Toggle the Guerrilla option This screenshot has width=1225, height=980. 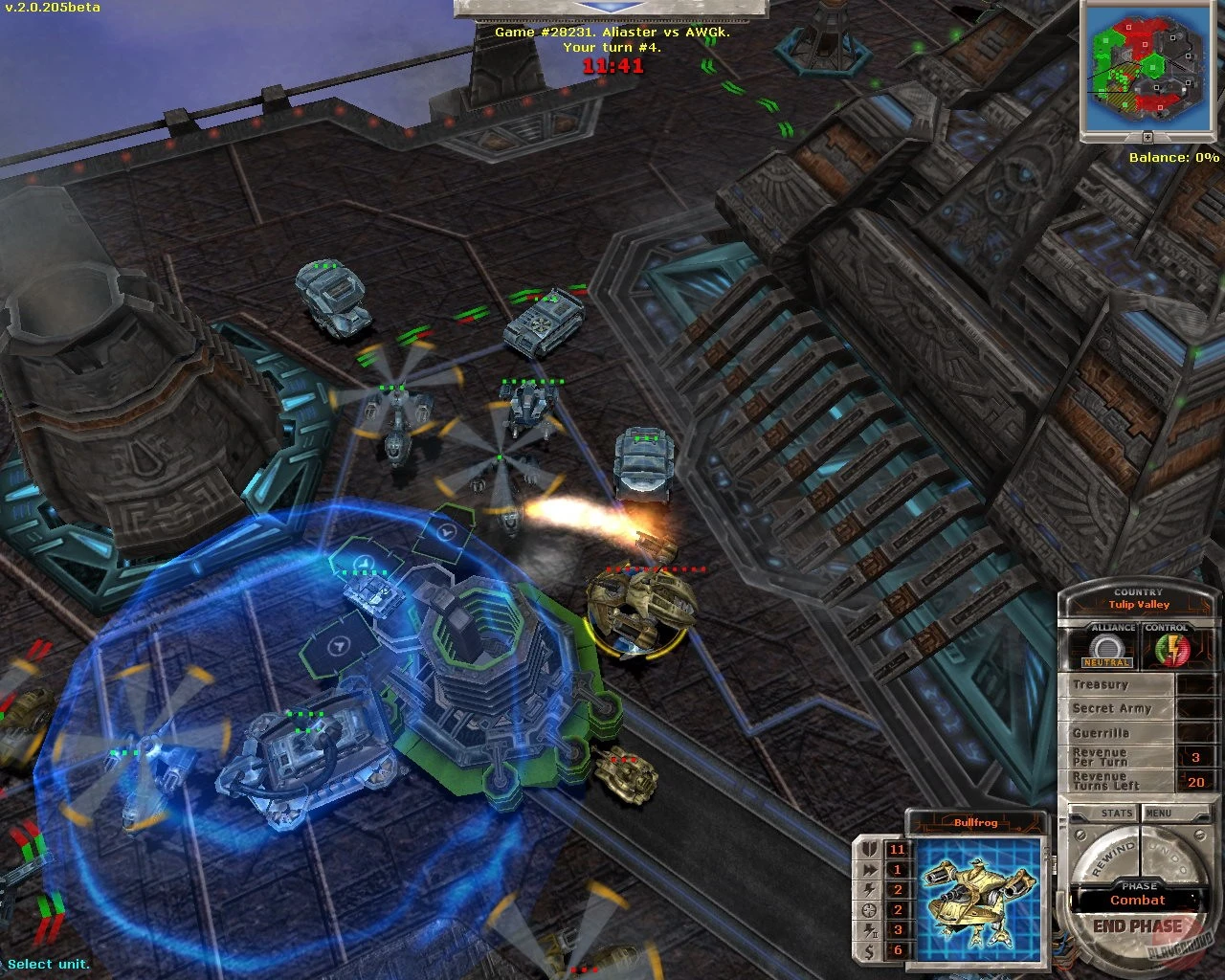[x=1101, y=733]
